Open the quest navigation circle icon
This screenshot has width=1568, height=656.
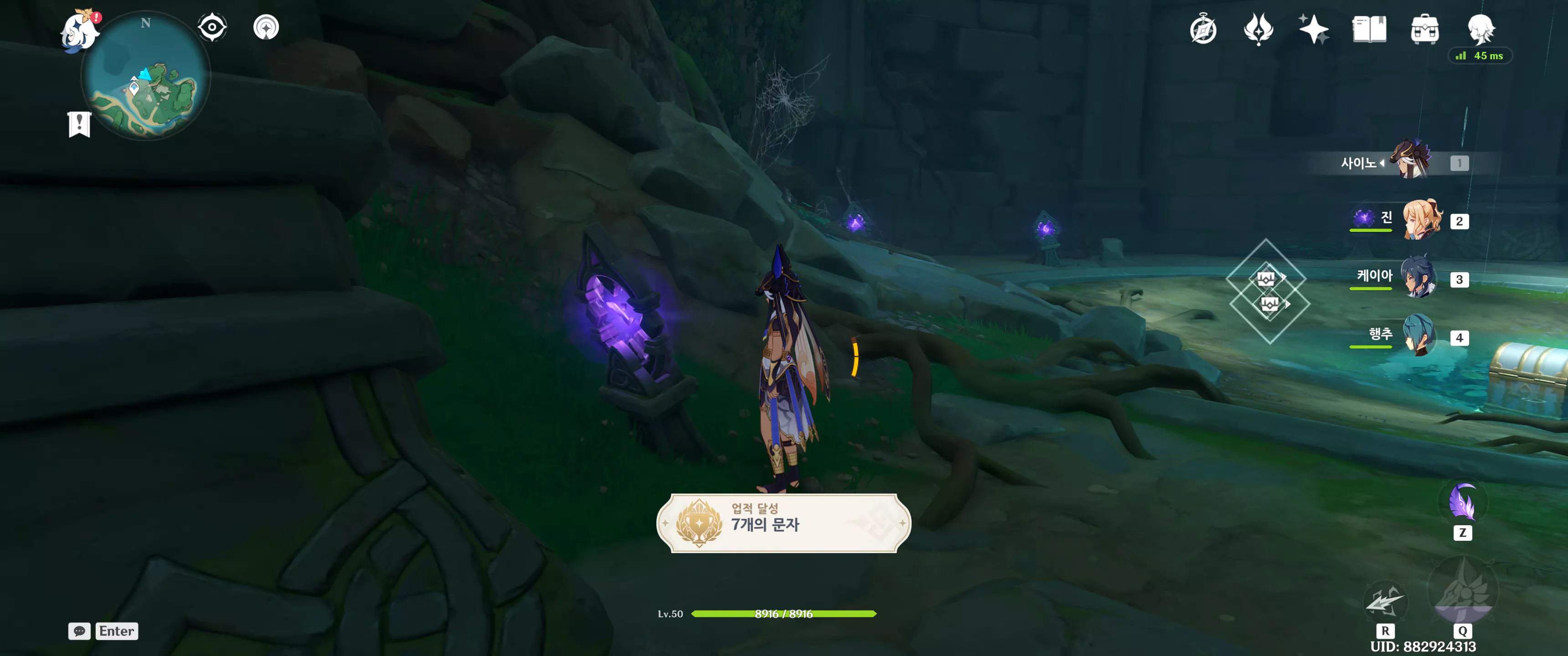tap(266, 27)
